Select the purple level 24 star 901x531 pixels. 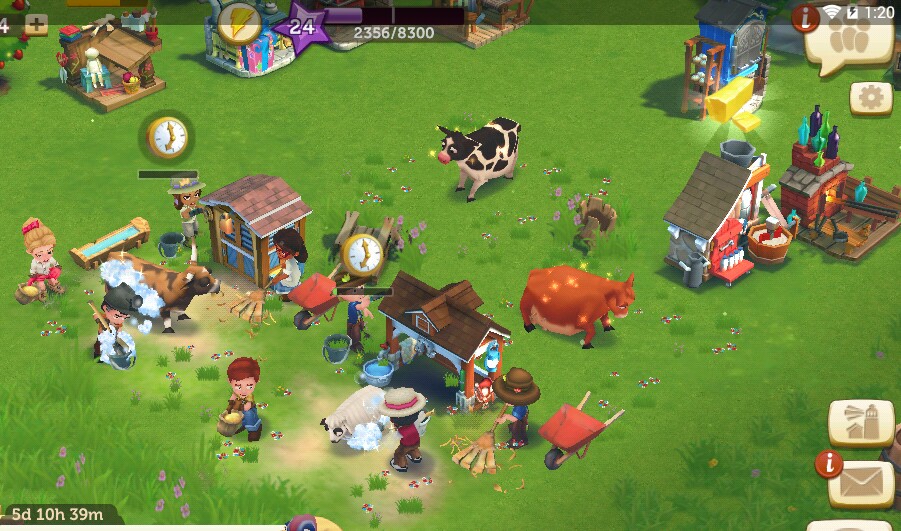tap(303, 26)
